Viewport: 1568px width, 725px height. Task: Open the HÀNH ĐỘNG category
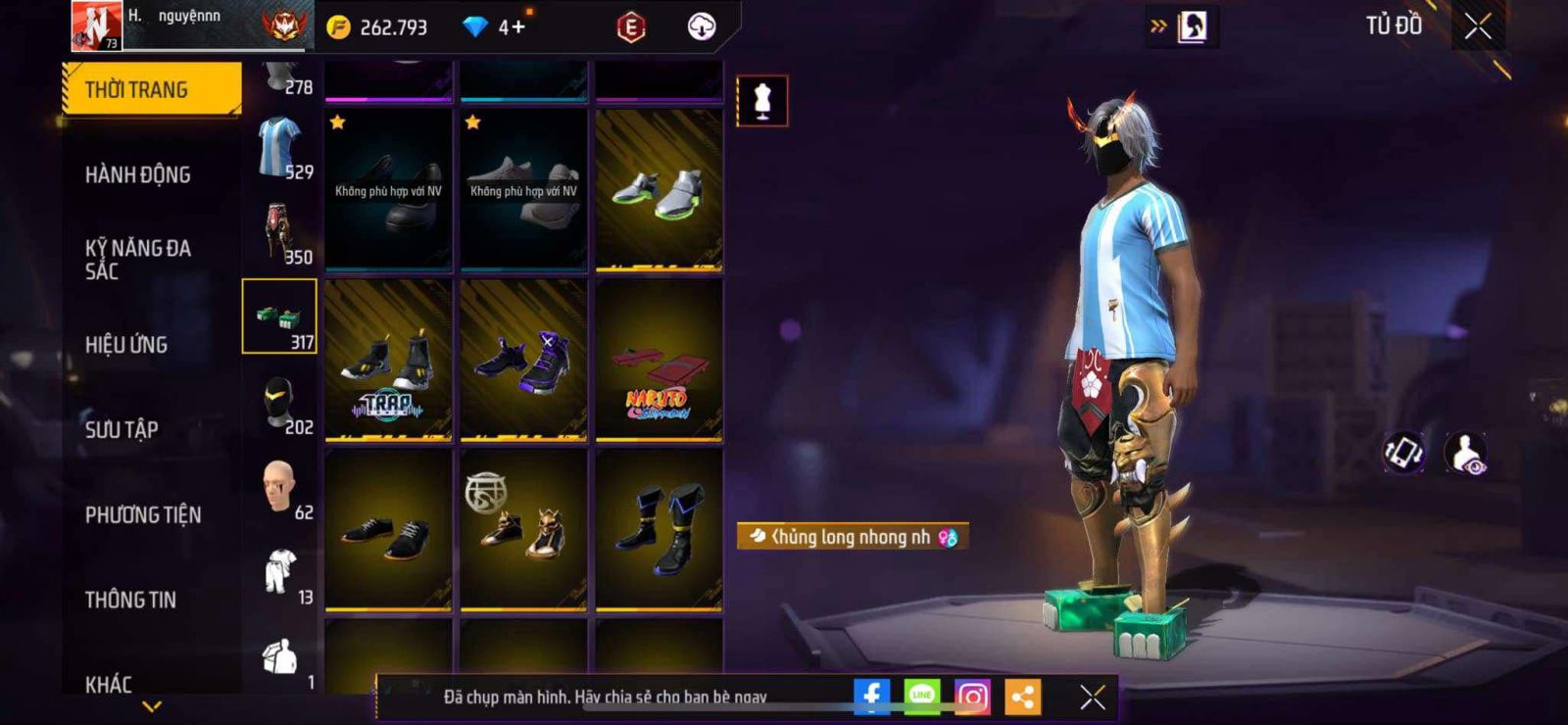click(138, 174)
